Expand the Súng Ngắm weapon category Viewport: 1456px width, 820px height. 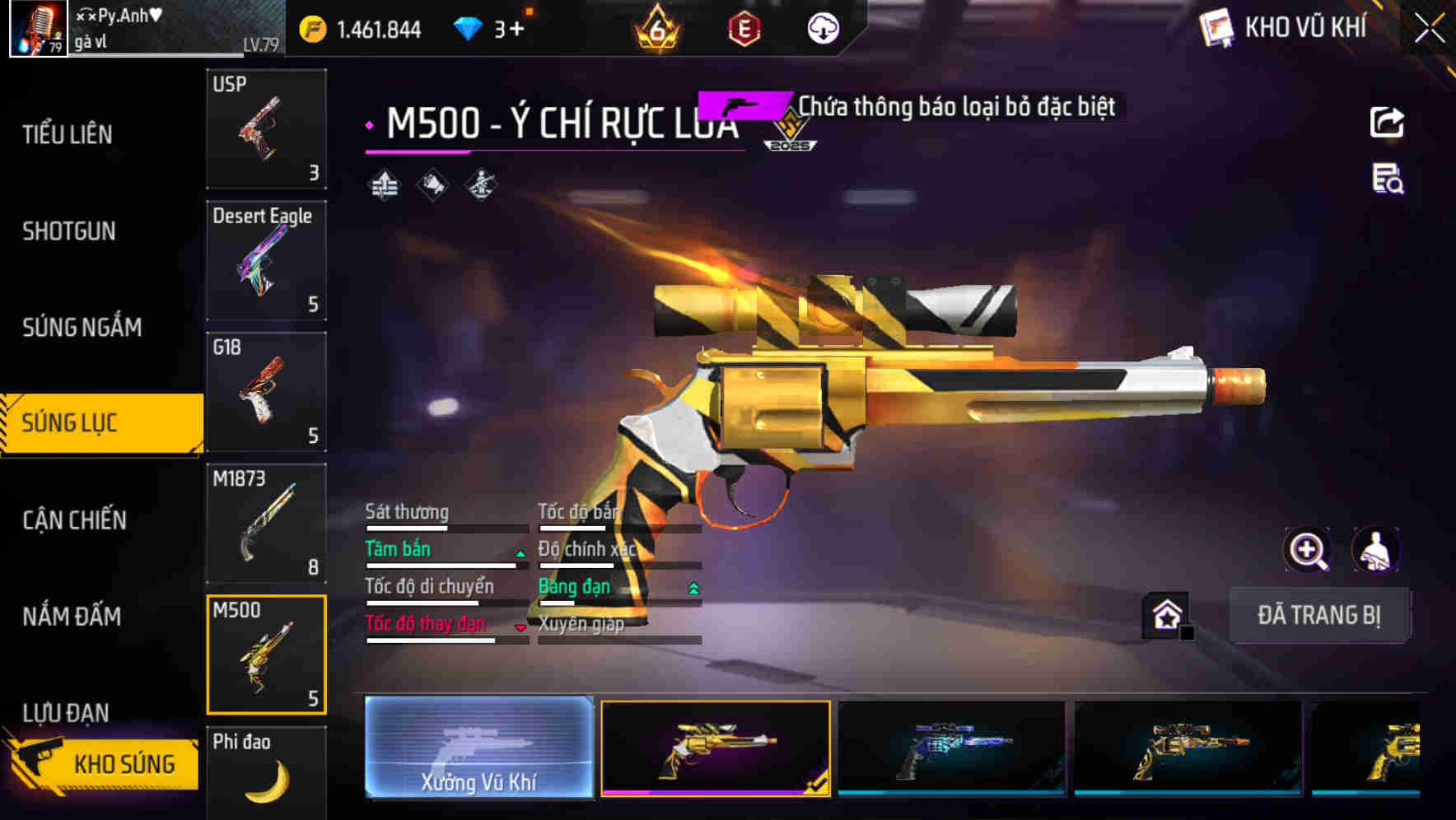(x=82, y=327)
